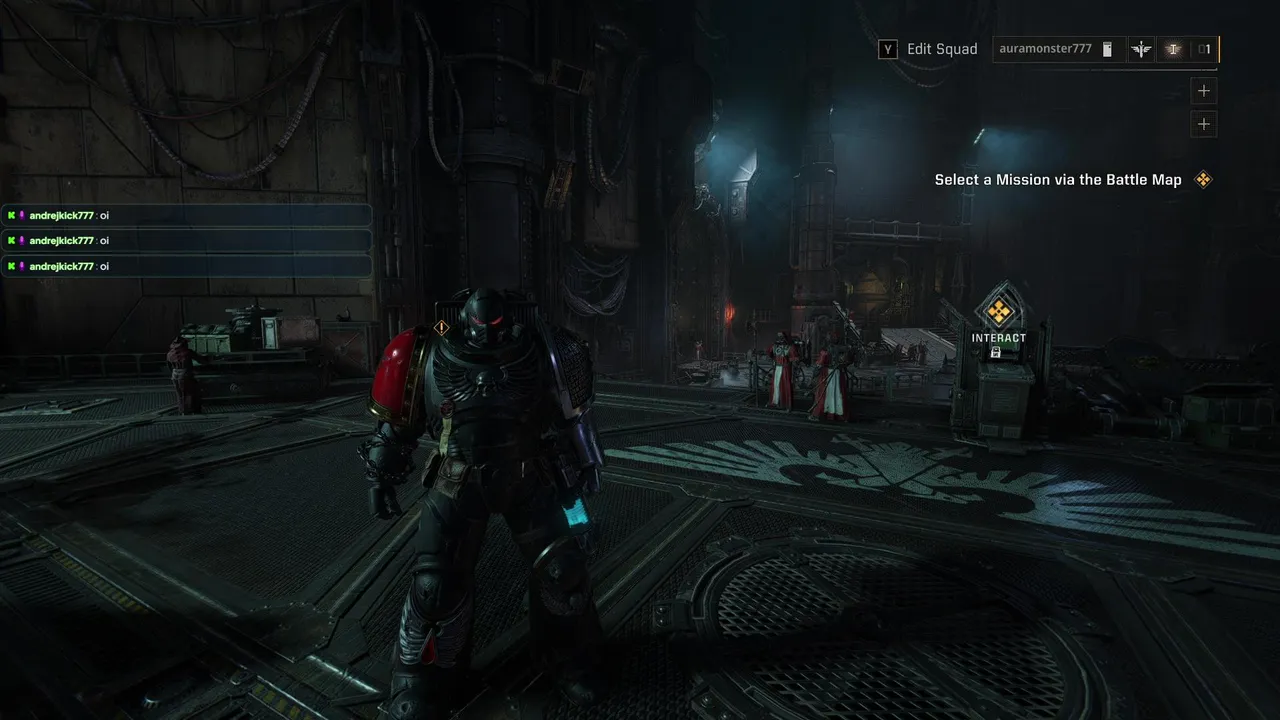This screenshot has width=1280, height=720.
Task: Click the winged class emblem beside auramonster777
Action: pos(1141,49)
